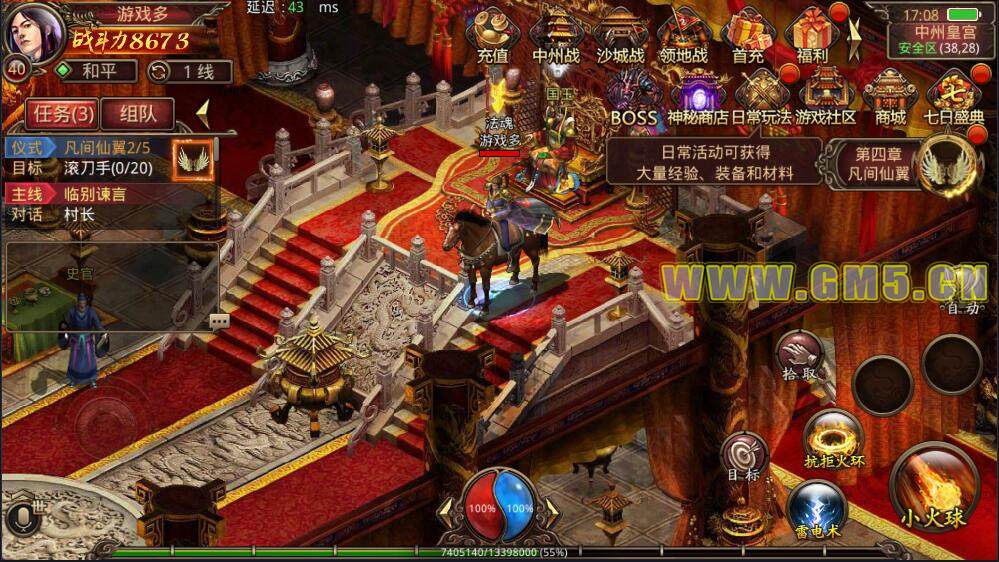Open the 商城 store
This screenshot has width=999, height=562.
click(x=890, y=98)
